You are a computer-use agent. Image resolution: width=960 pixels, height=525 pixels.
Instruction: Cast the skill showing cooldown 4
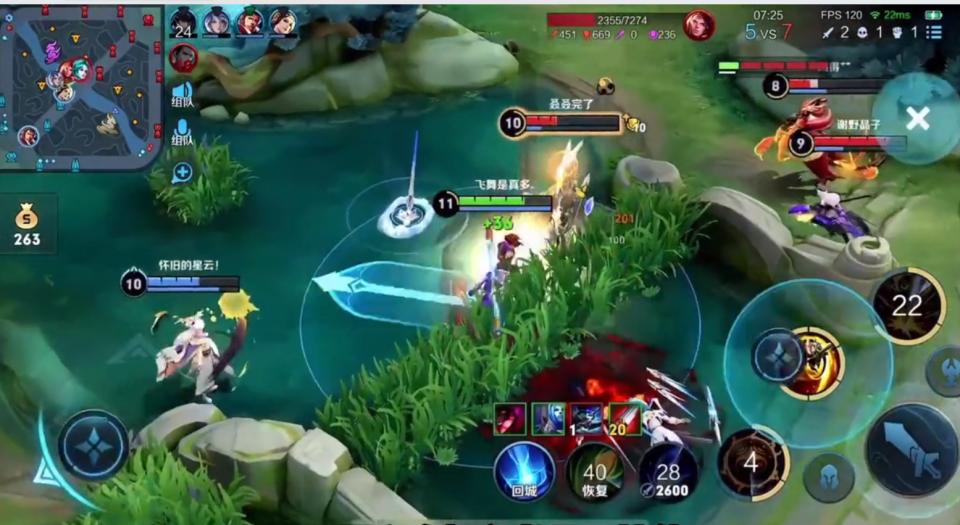(752, 463)
